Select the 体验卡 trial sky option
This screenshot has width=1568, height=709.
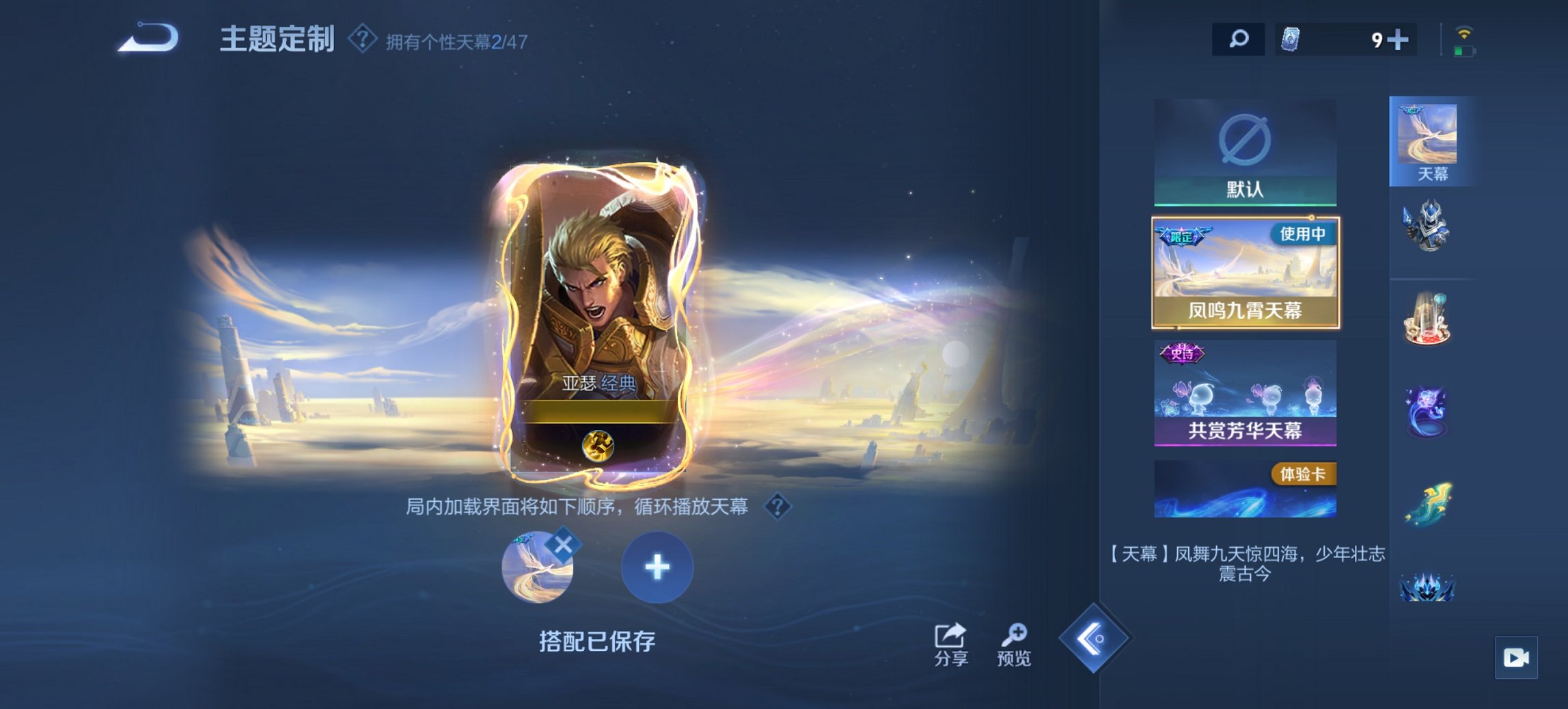coord(1246,489)
